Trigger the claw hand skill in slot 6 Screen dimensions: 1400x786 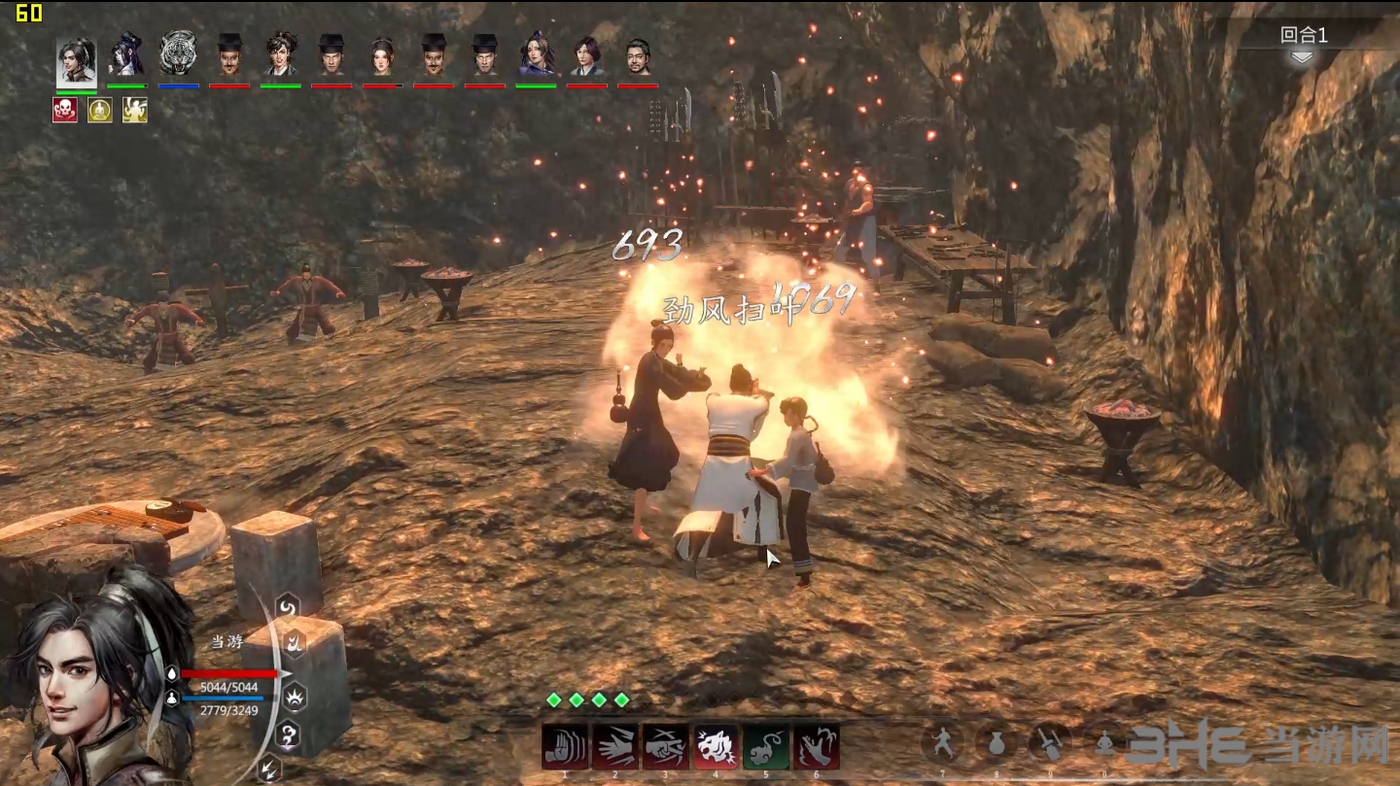click(x=817, y=746)
